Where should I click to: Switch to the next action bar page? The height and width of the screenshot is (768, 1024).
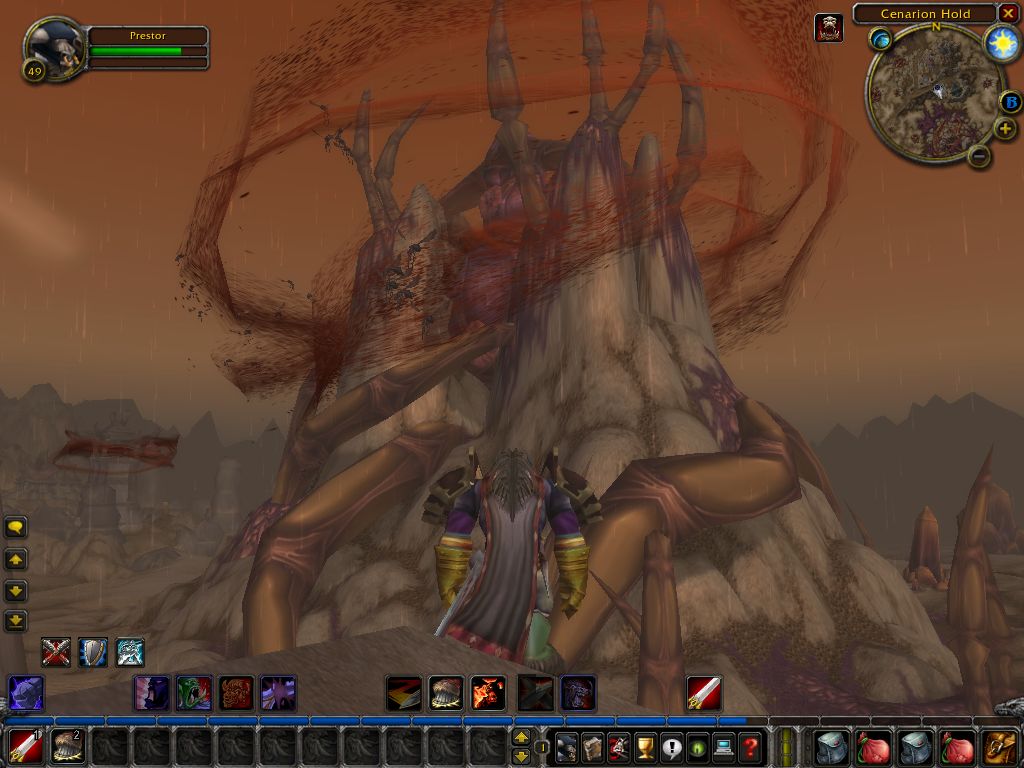click(x=521, y=738)
